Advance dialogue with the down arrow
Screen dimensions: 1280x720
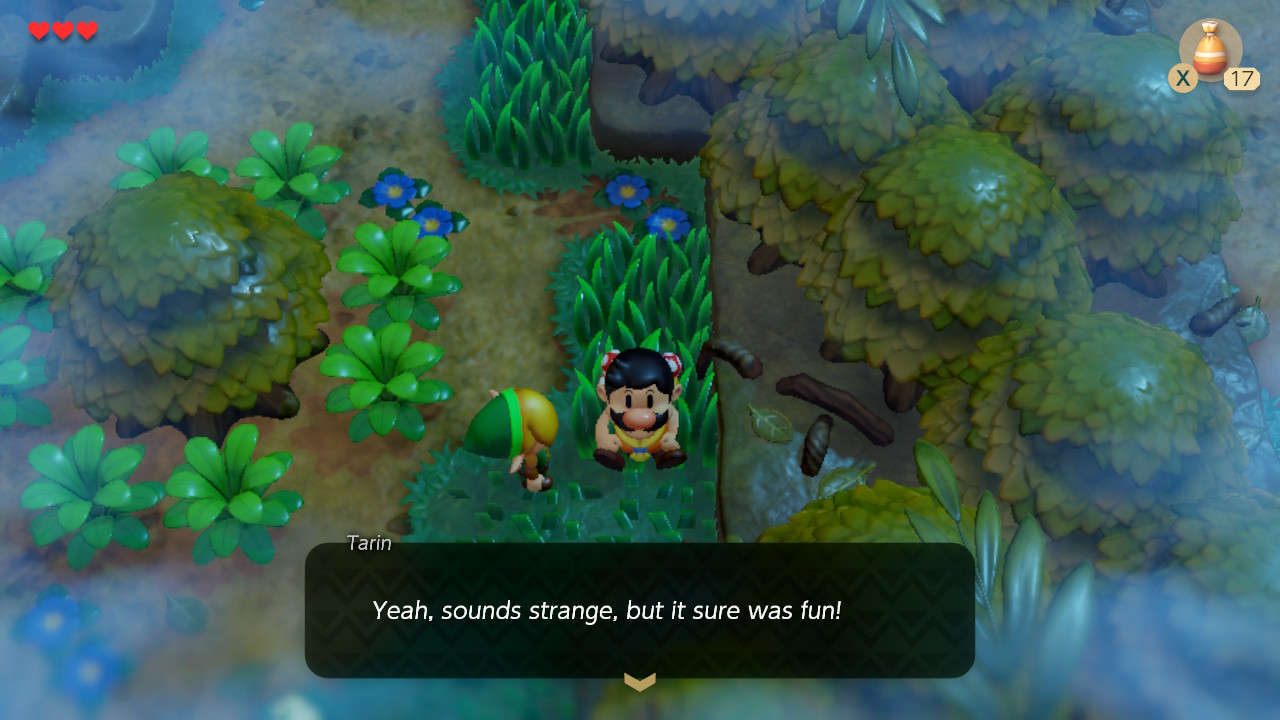640,682
